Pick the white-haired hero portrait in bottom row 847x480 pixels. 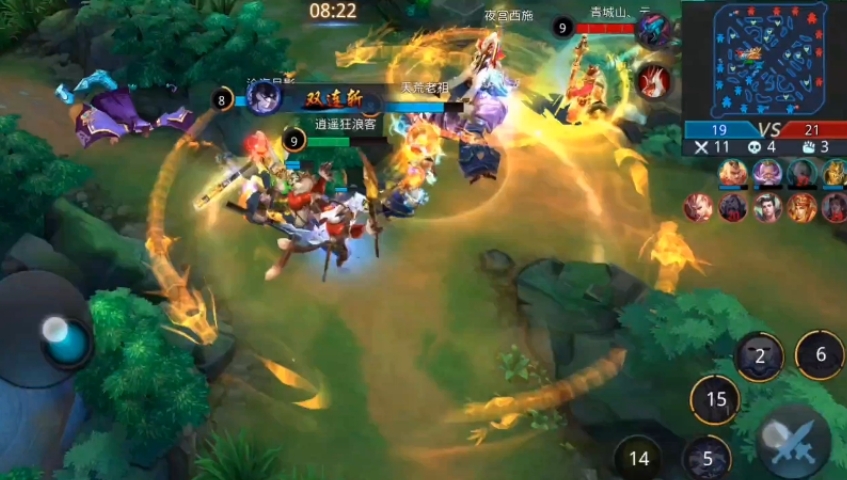pyautogui.click(x=698, y=207)
